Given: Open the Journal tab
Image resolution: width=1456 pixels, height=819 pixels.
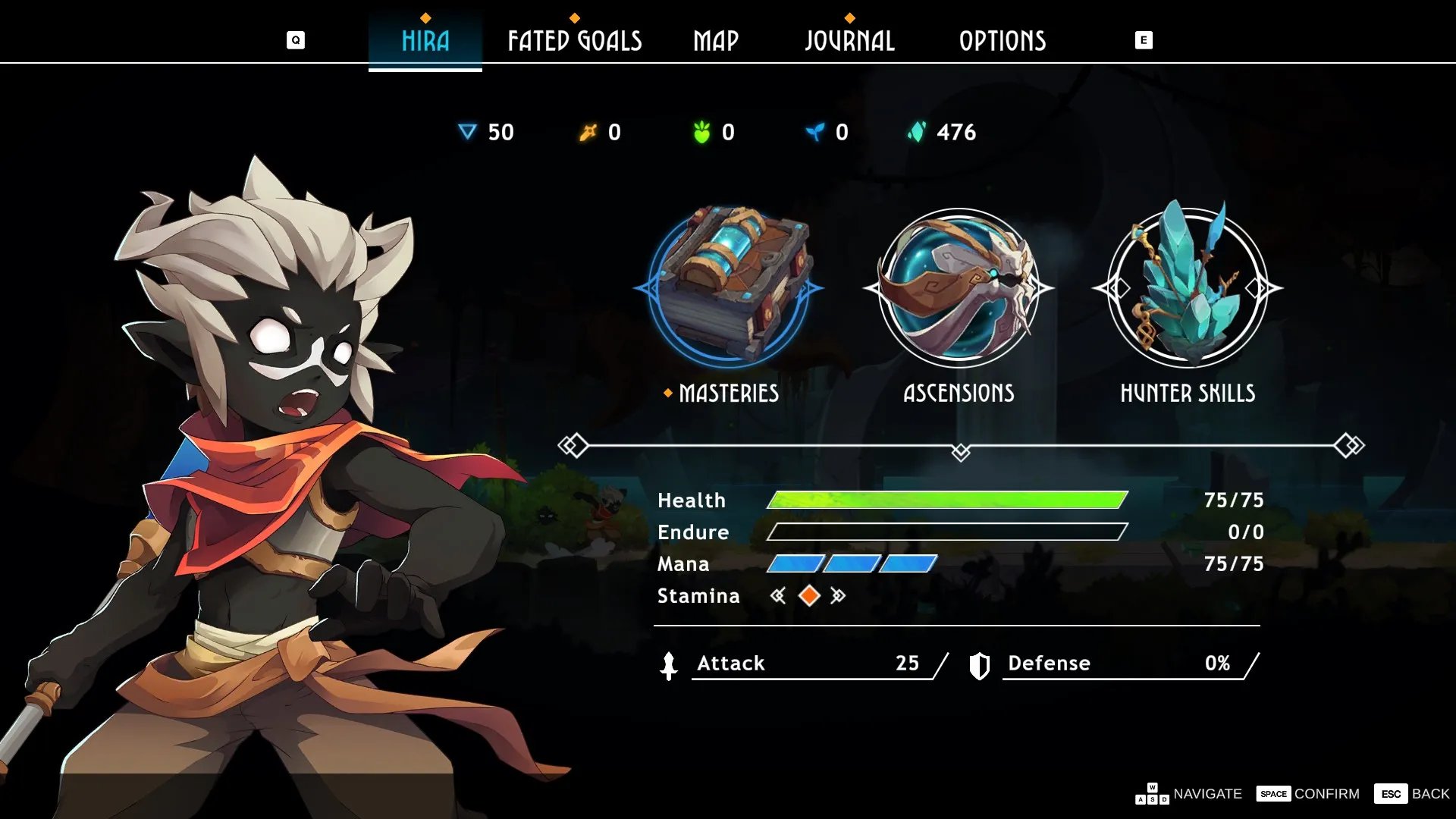Looking at the screenshot, I should (x=849, y=41).
